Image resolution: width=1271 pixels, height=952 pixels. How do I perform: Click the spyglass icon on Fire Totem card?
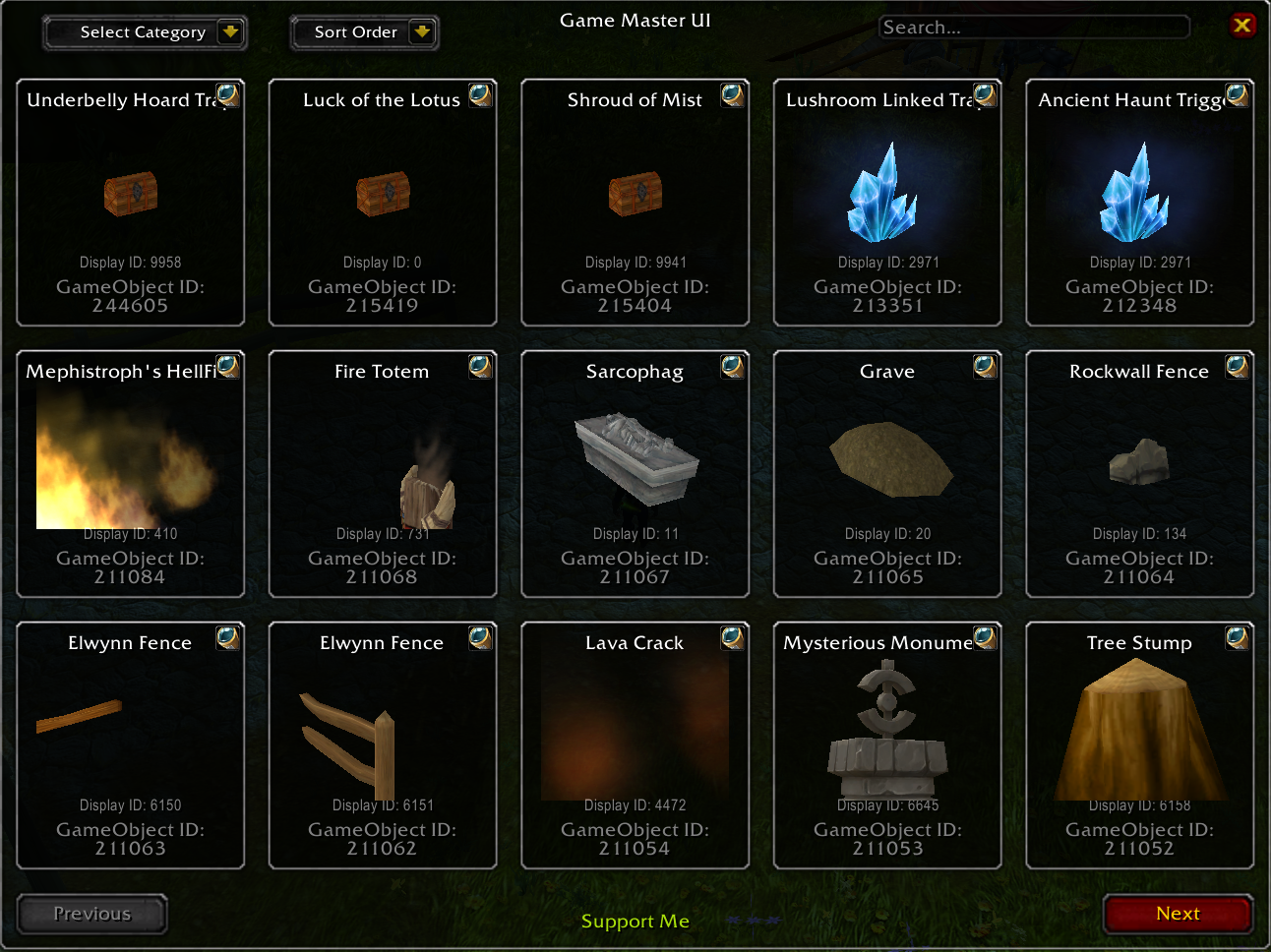pos(481,367)
